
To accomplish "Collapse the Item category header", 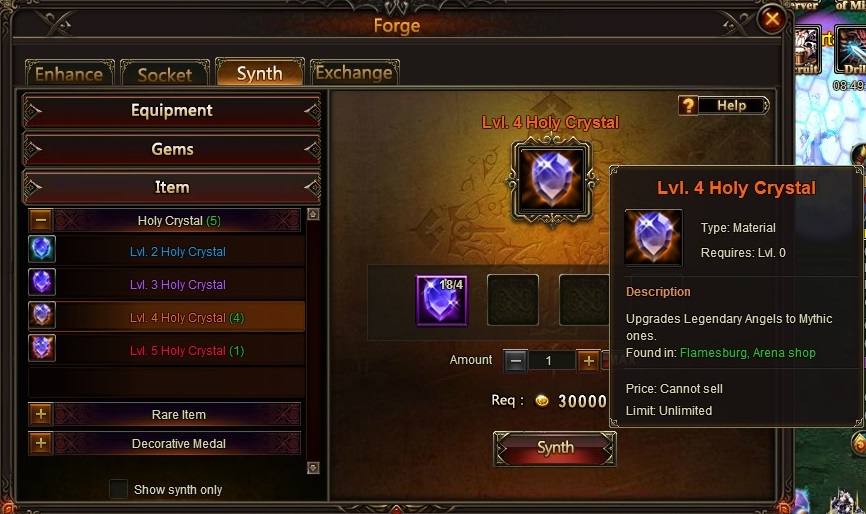I will click(x=172, y=187).
